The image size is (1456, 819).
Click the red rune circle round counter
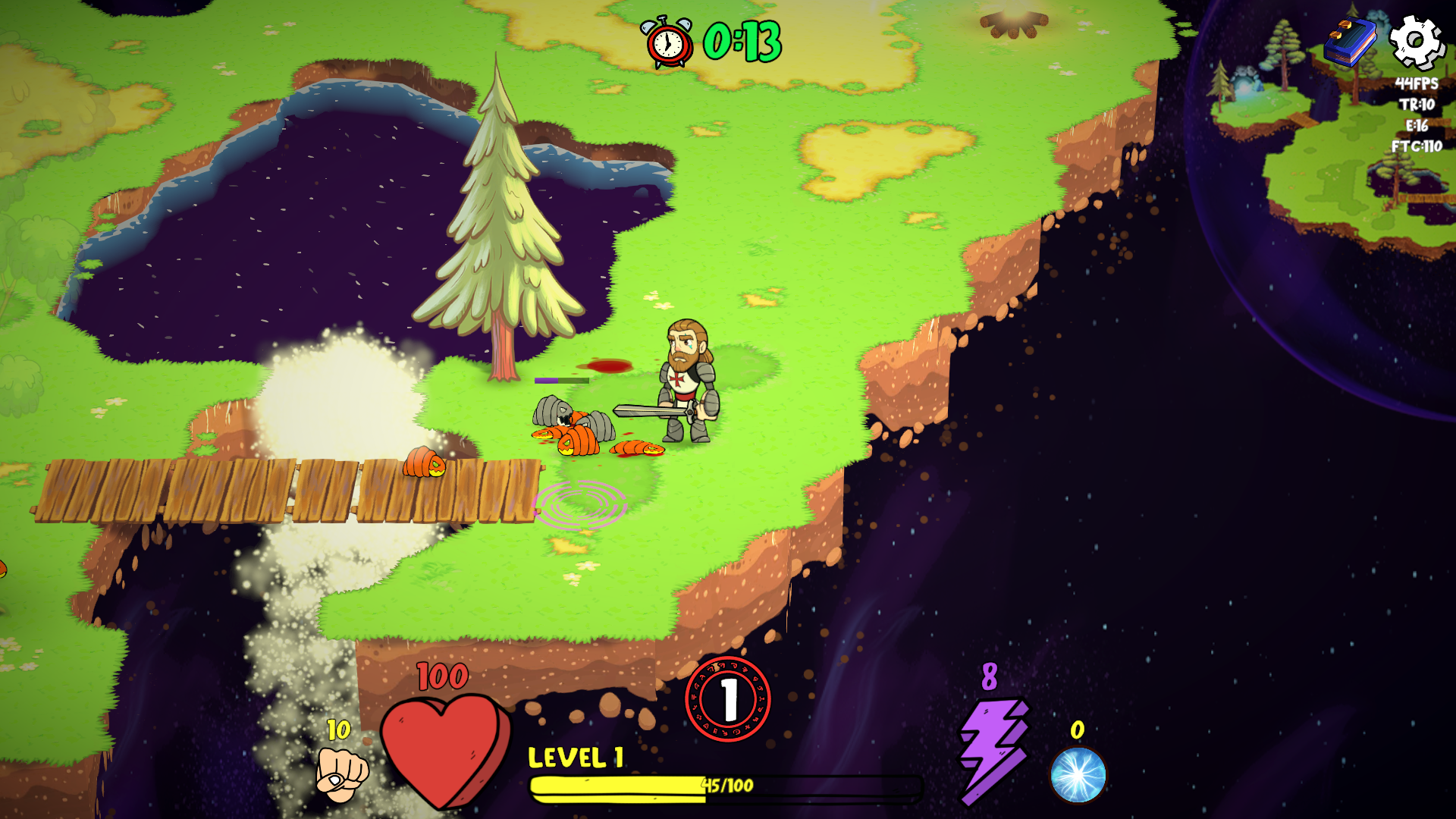point(729,698)
